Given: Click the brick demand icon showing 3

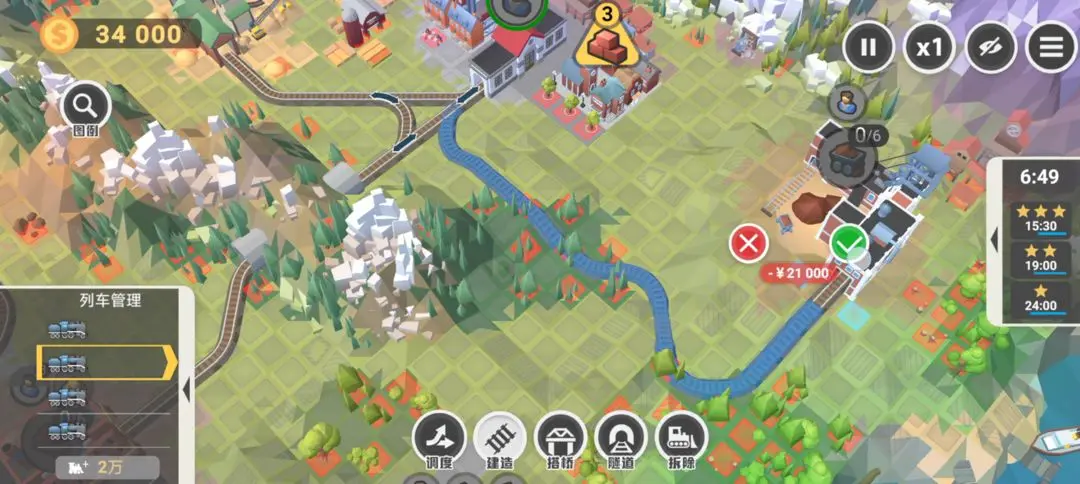Looking at the screenshot, I should (605, 40).
